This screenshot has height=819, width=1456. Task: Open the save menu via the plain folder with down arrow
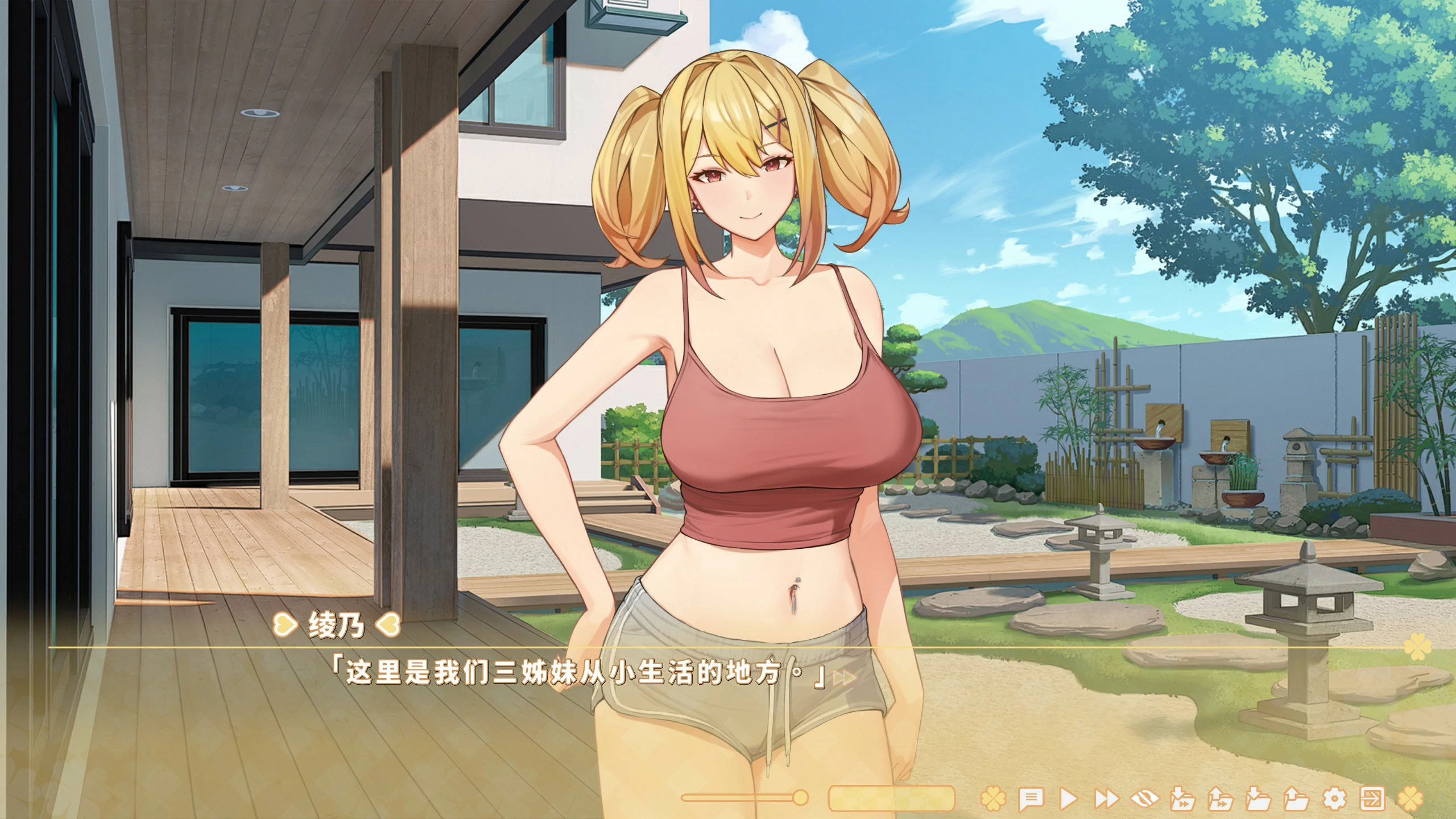point(1258,799)
